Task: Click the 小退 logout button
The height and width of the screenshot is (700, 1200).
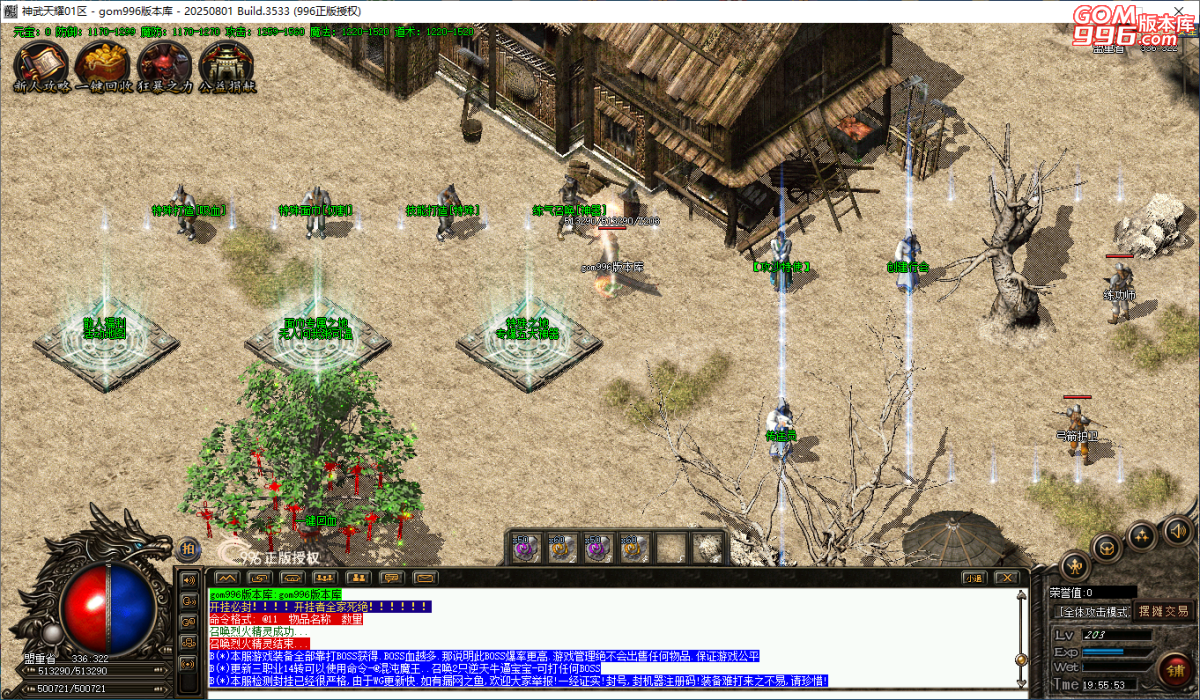Action: (974, 578)
